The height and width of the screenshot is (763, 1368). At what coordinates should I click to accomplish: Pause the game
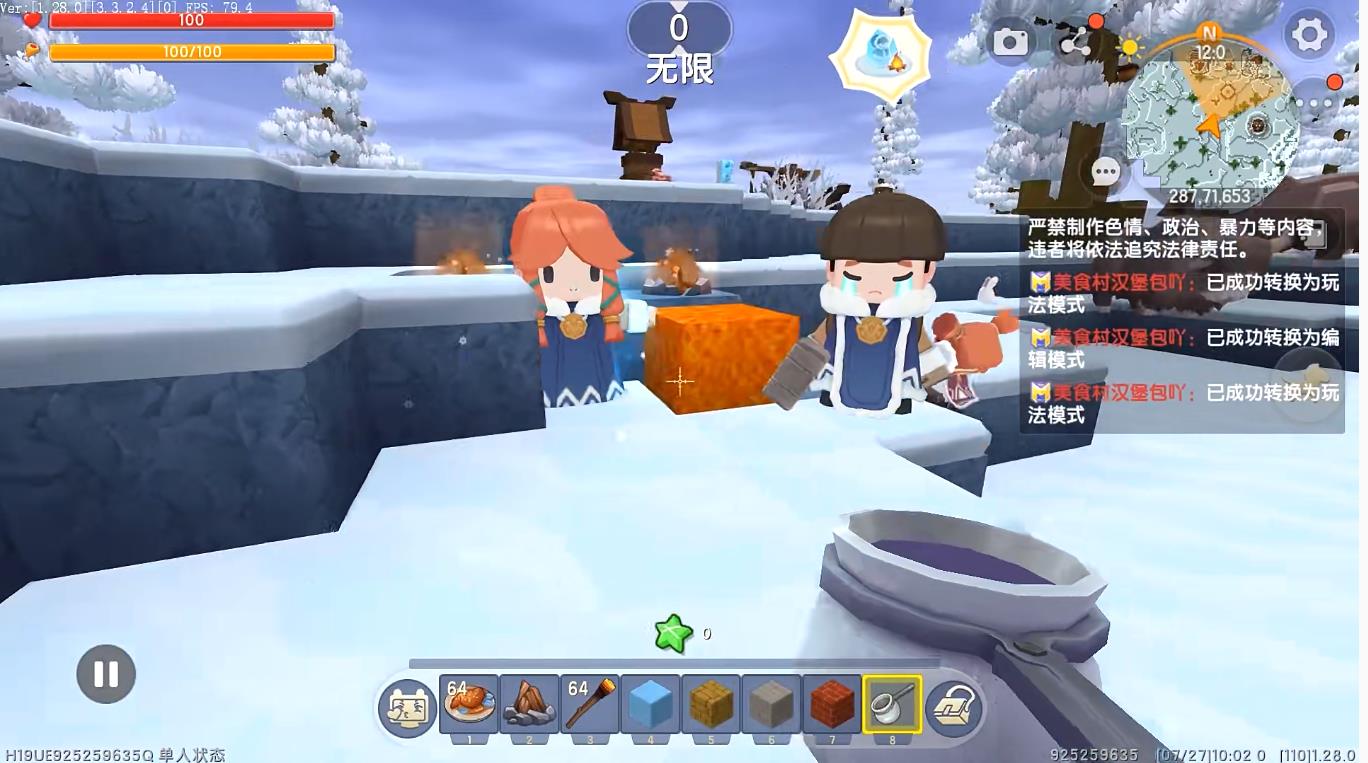(106, 674)
